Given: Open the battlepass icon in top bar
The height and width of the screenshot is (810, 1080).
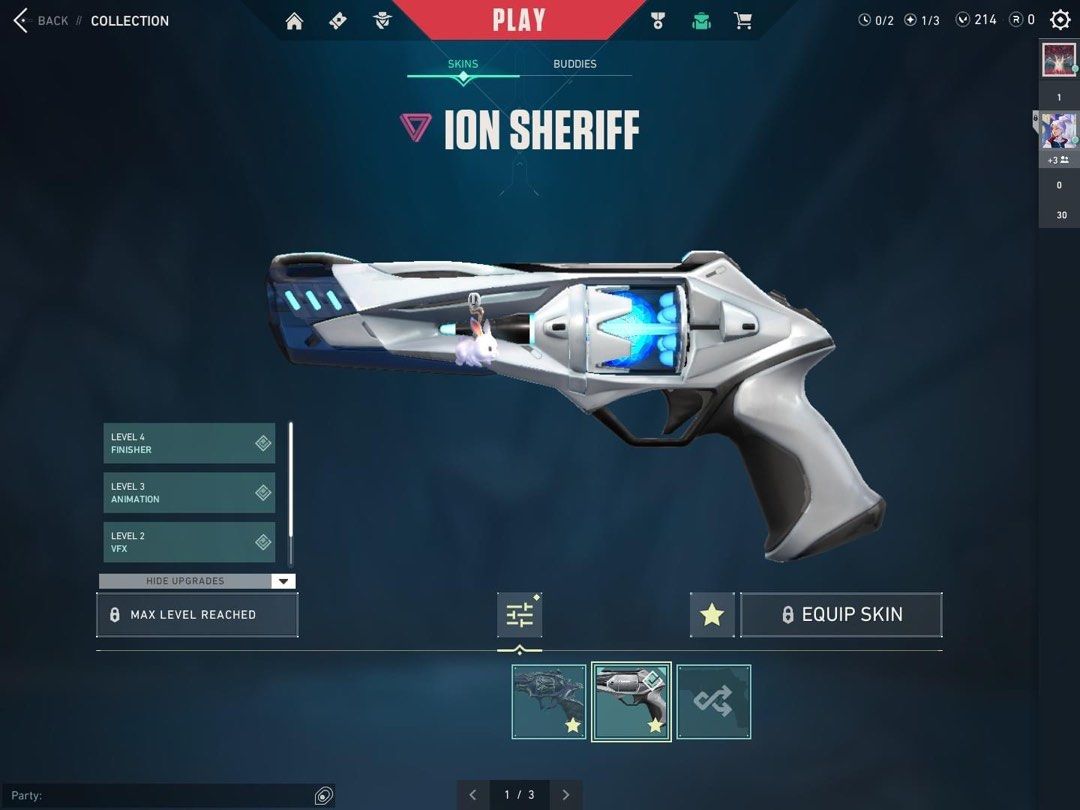Looking at the screenshot, I should (338, 21).
